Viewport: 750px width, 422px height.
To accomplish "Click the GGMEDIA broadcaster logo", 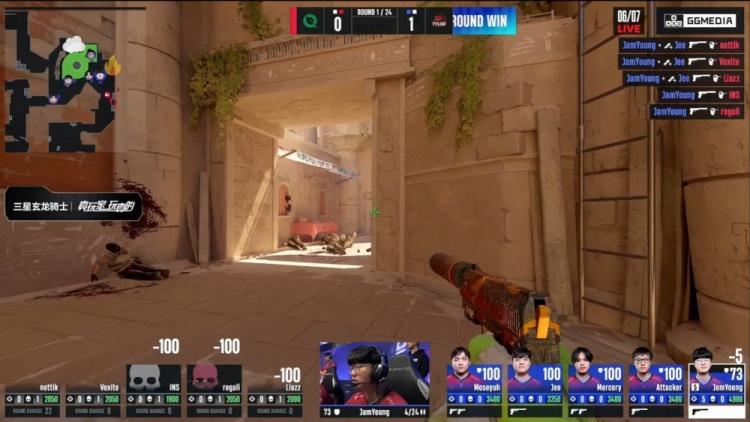I will point(700,20).
